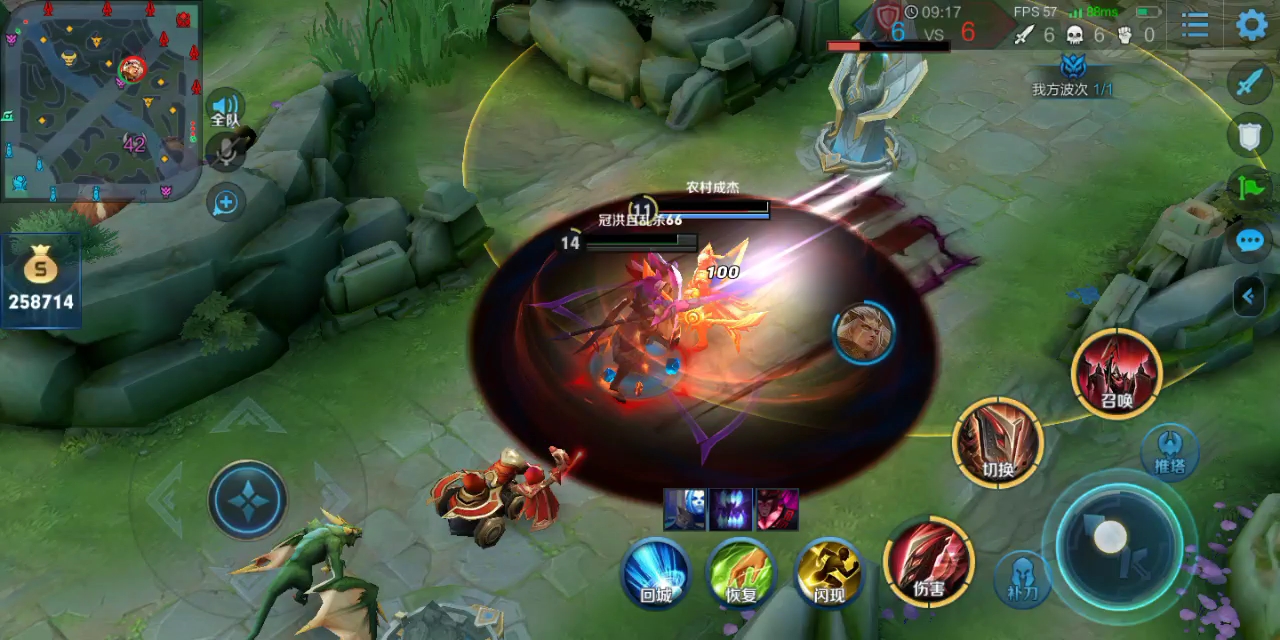Open the minimap
Screen dimensions: 1280x640
tap(100, 100)
